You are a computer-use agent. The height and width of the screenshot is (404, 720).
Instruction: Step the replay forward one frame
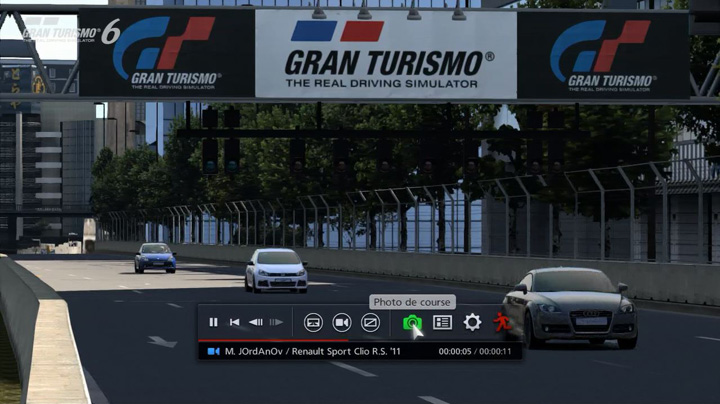(x=276, y=322)
